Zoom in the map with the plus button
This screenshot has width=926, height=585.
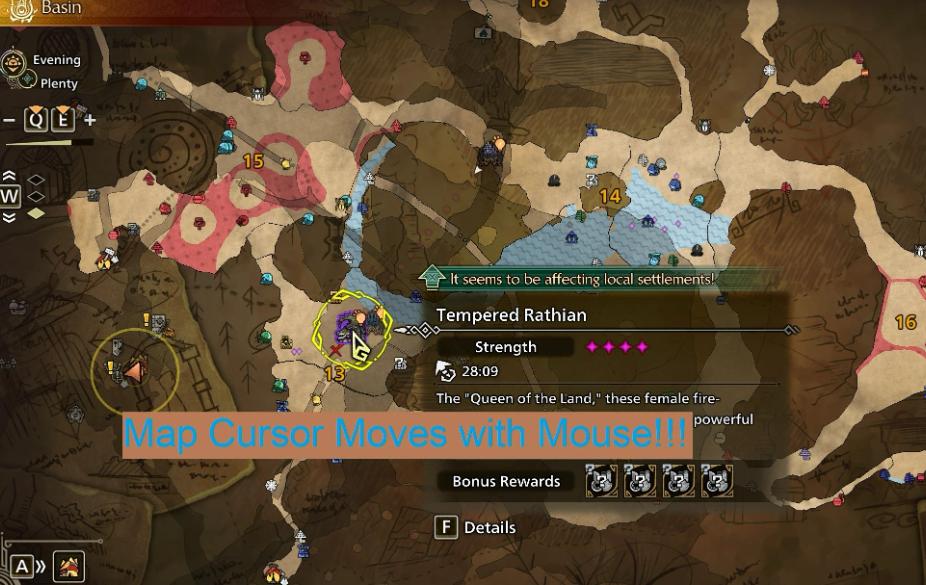[x=90, y=121]
